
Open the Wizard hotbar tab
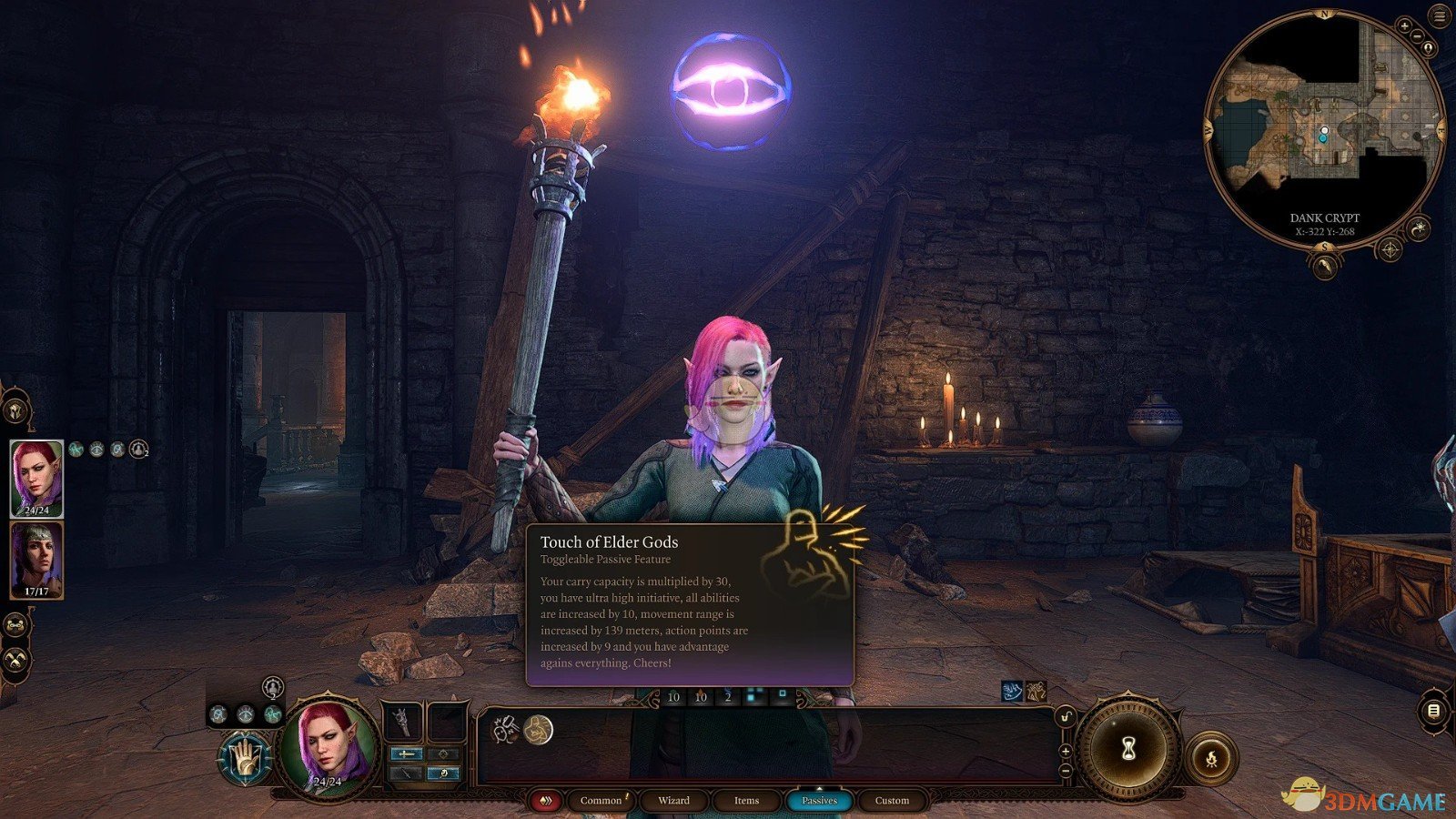673,801
